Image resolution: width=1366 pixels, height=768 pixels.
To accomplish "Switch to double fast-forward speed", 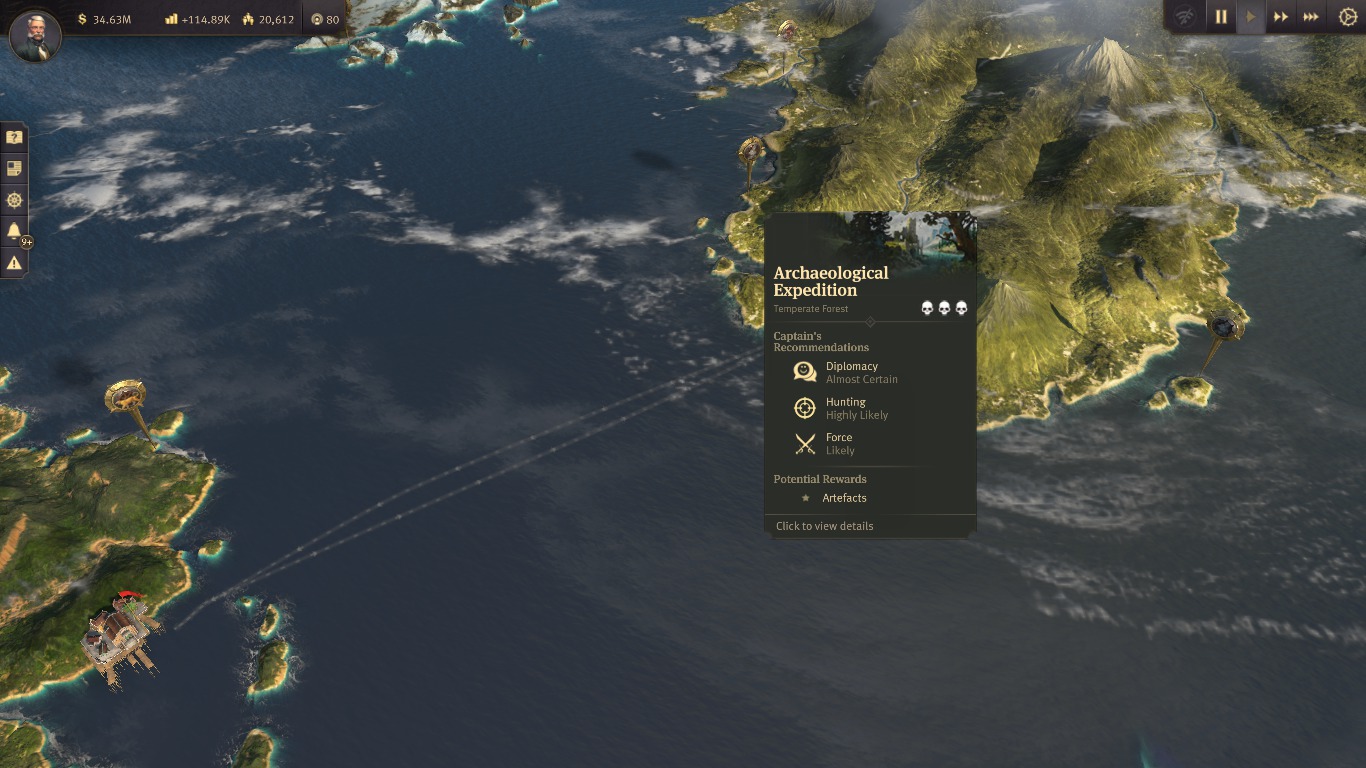I will [x=1280, y=17].
